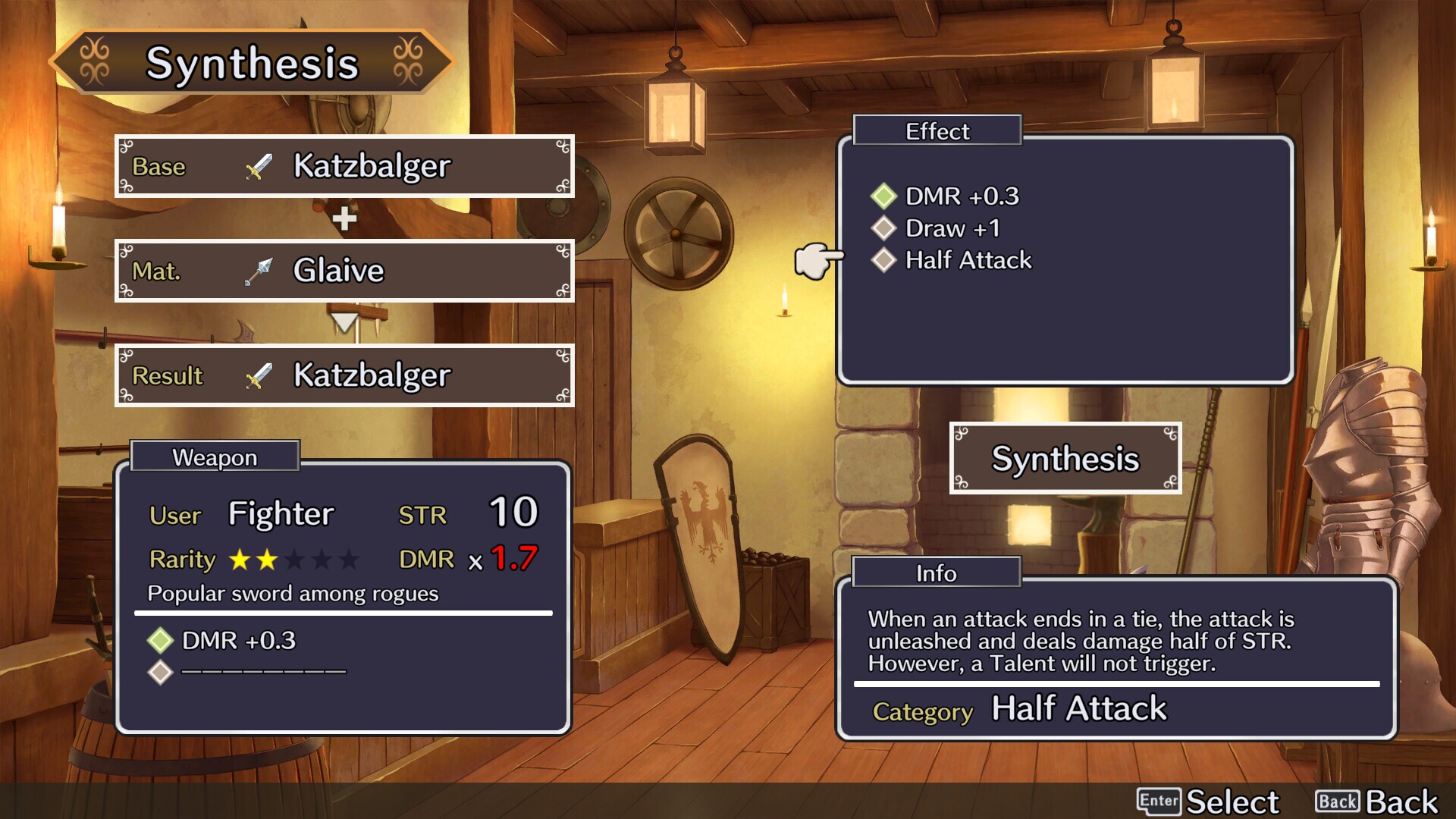1456x819 pixels.
Task: Choose the Glaive material slot
Action: click(344, 271)
